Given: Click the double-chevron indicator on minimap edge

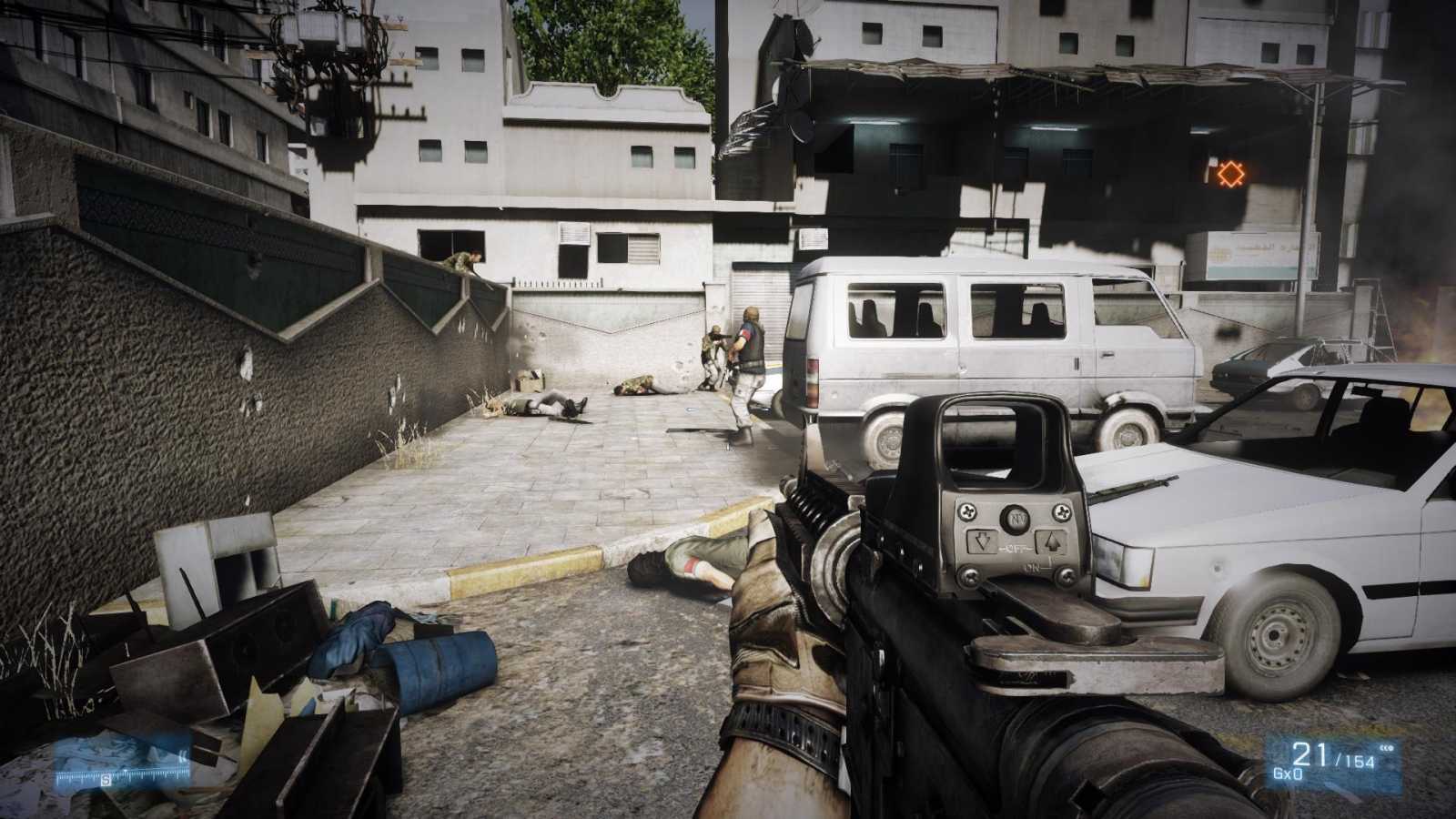Looking at the screenshot, I should tap(184, 754).
